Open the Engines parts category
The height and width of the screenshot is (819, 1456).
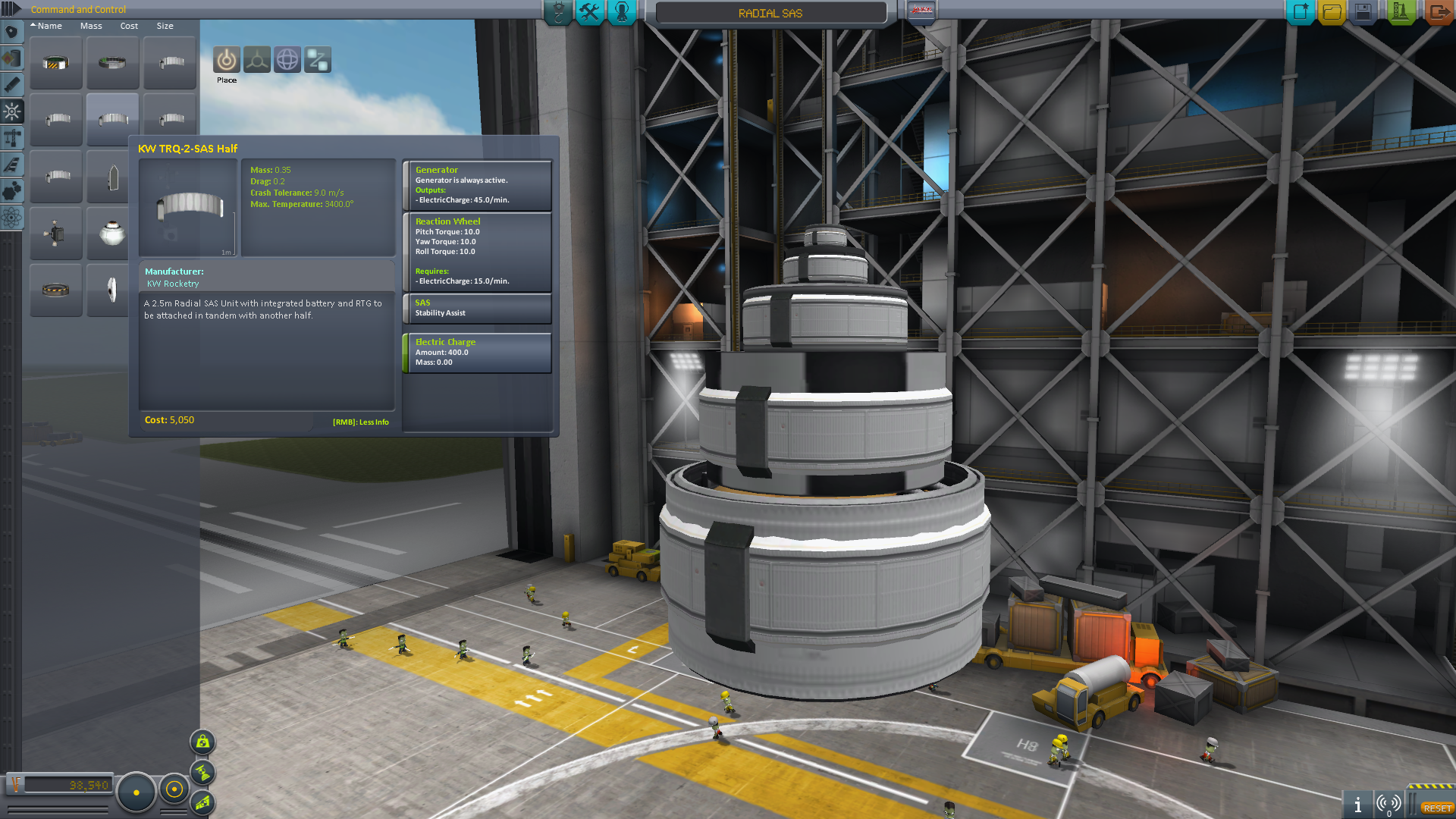[12, 85]
